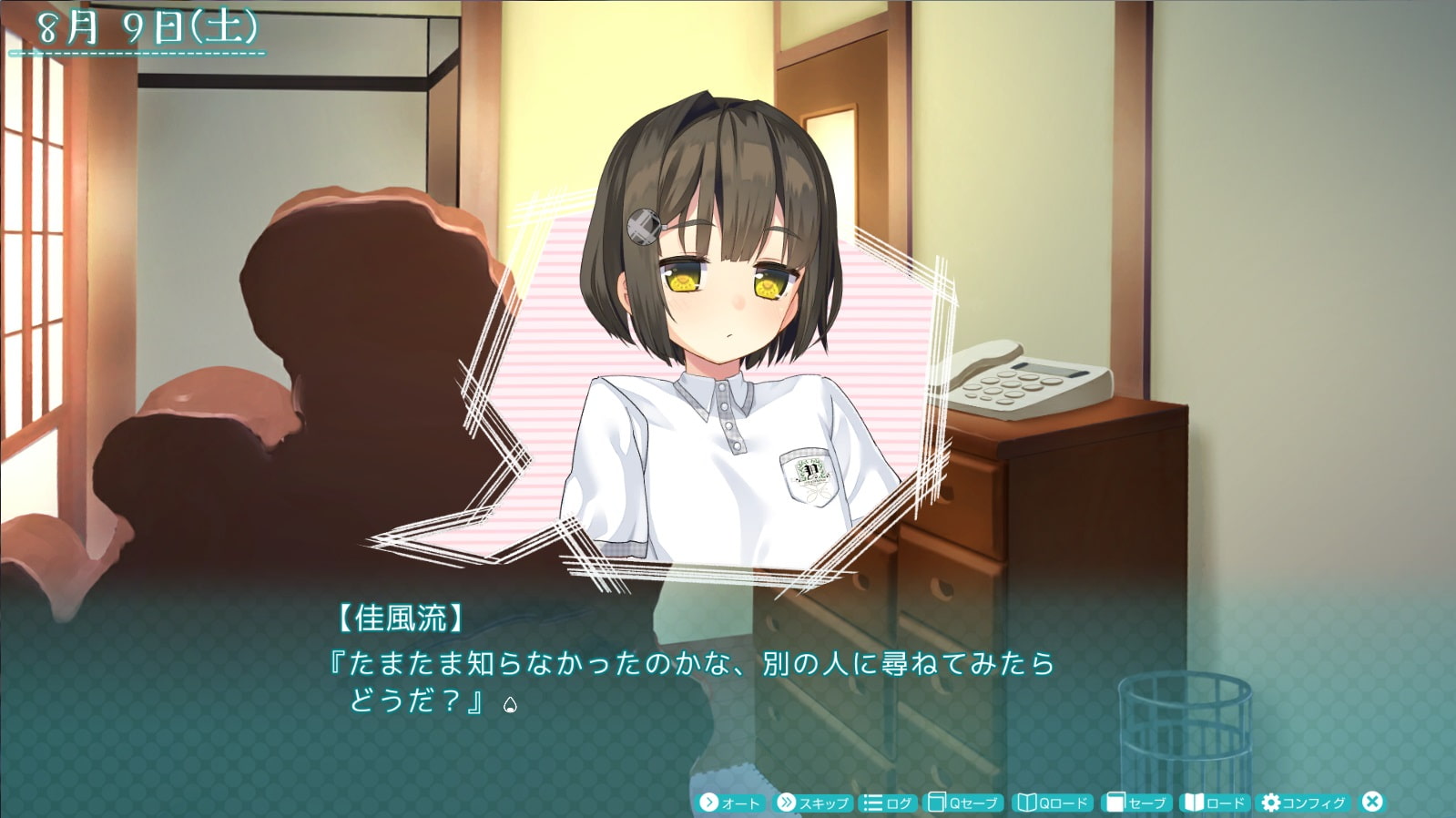Quick save with the Qセーブ button

(963, 803)
